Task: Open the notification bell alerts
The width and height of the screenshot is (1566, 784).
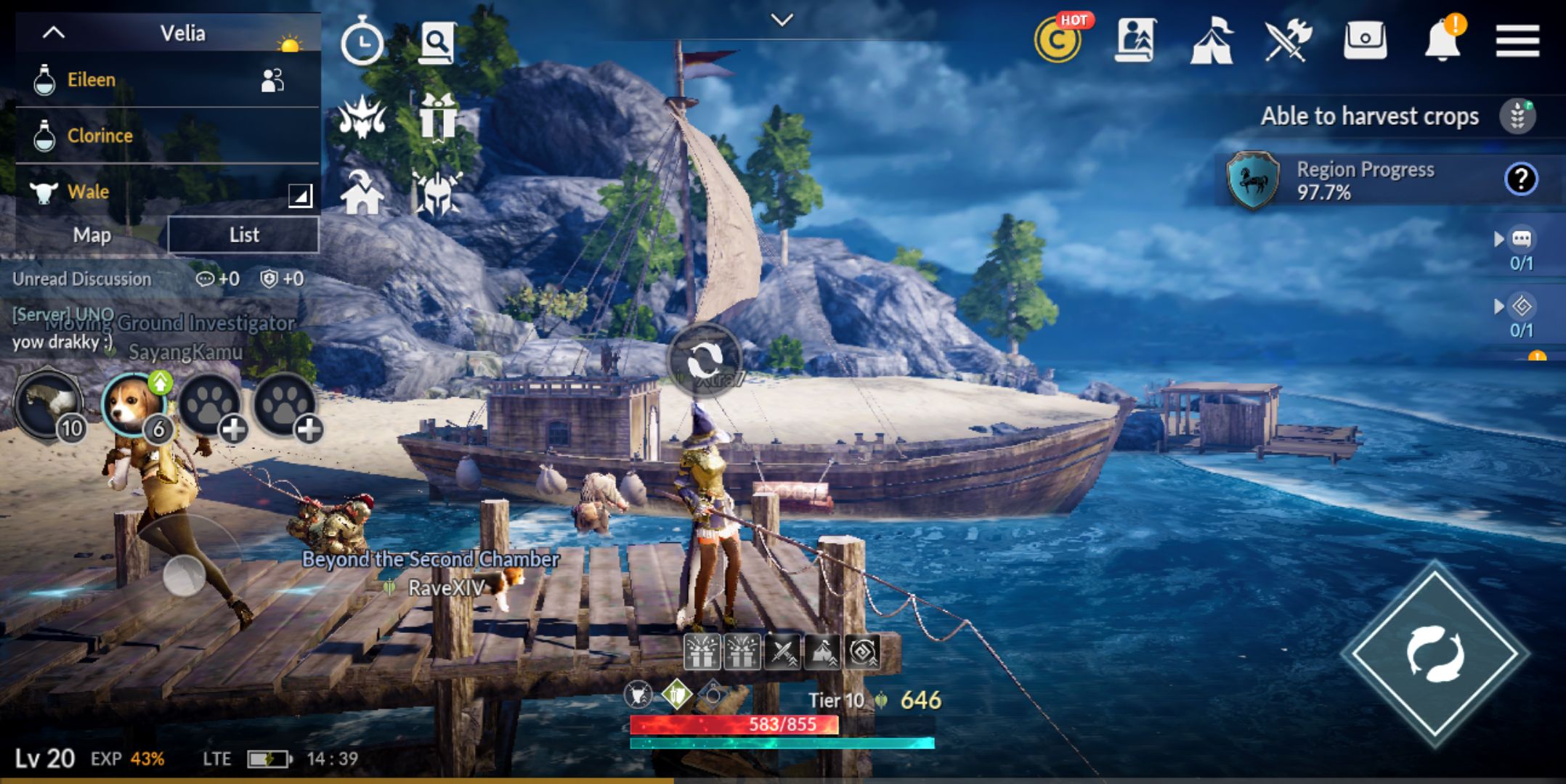Action: [1443, 40]
